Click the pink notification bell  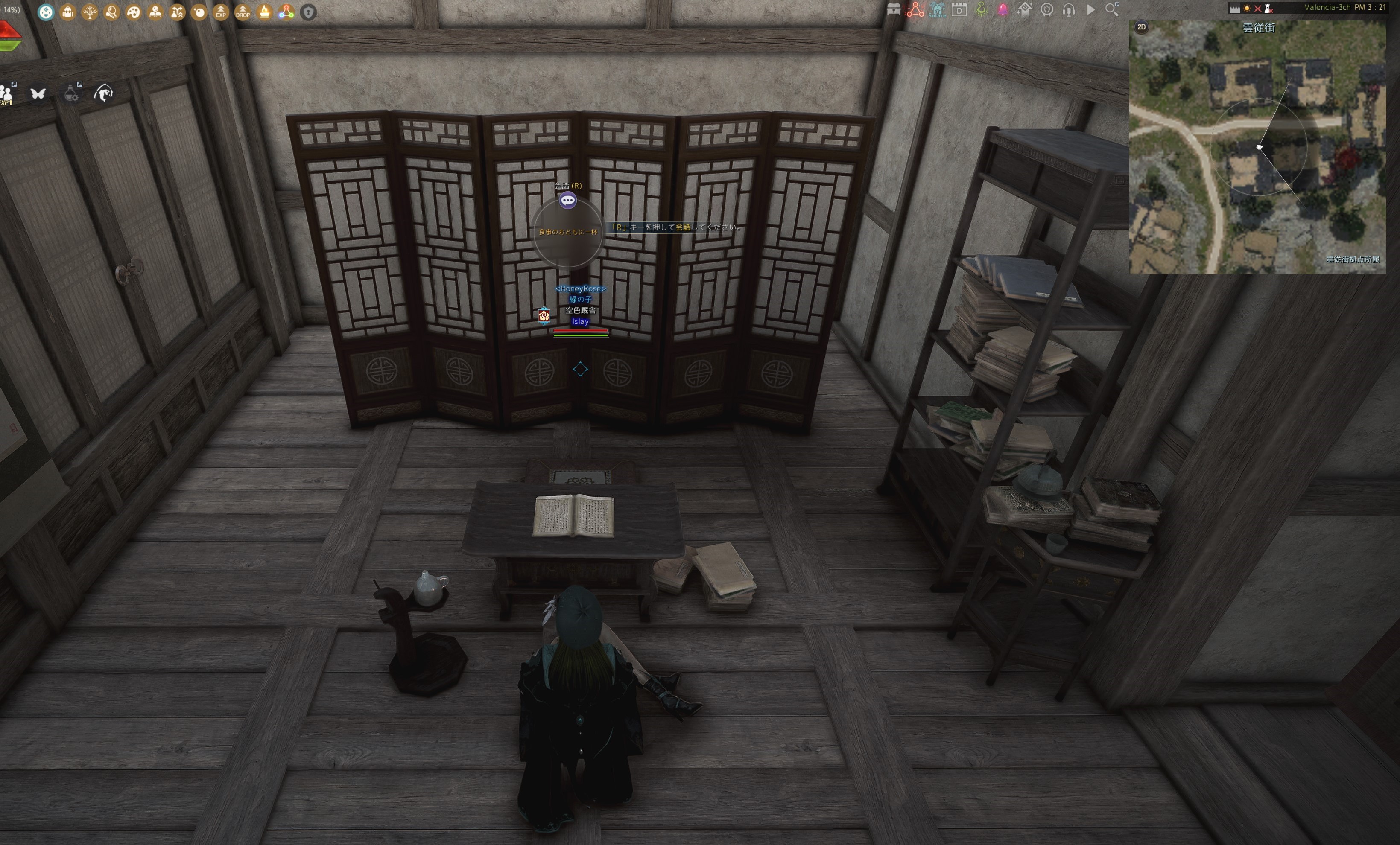[x=1003, y=10]
